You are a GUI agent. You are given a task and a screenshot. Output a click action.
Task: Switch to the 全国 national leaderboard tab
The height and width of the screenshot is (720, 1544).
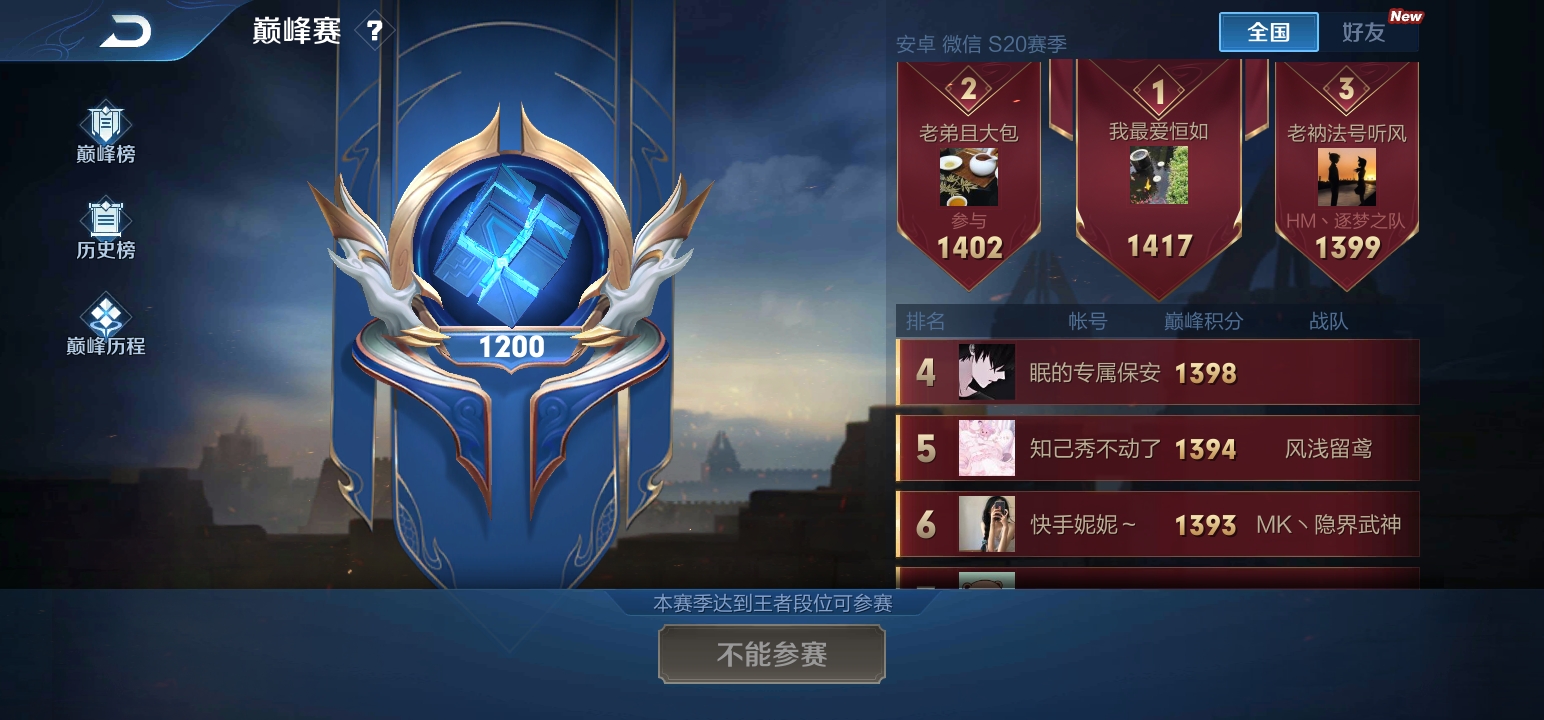point(1268,32)
